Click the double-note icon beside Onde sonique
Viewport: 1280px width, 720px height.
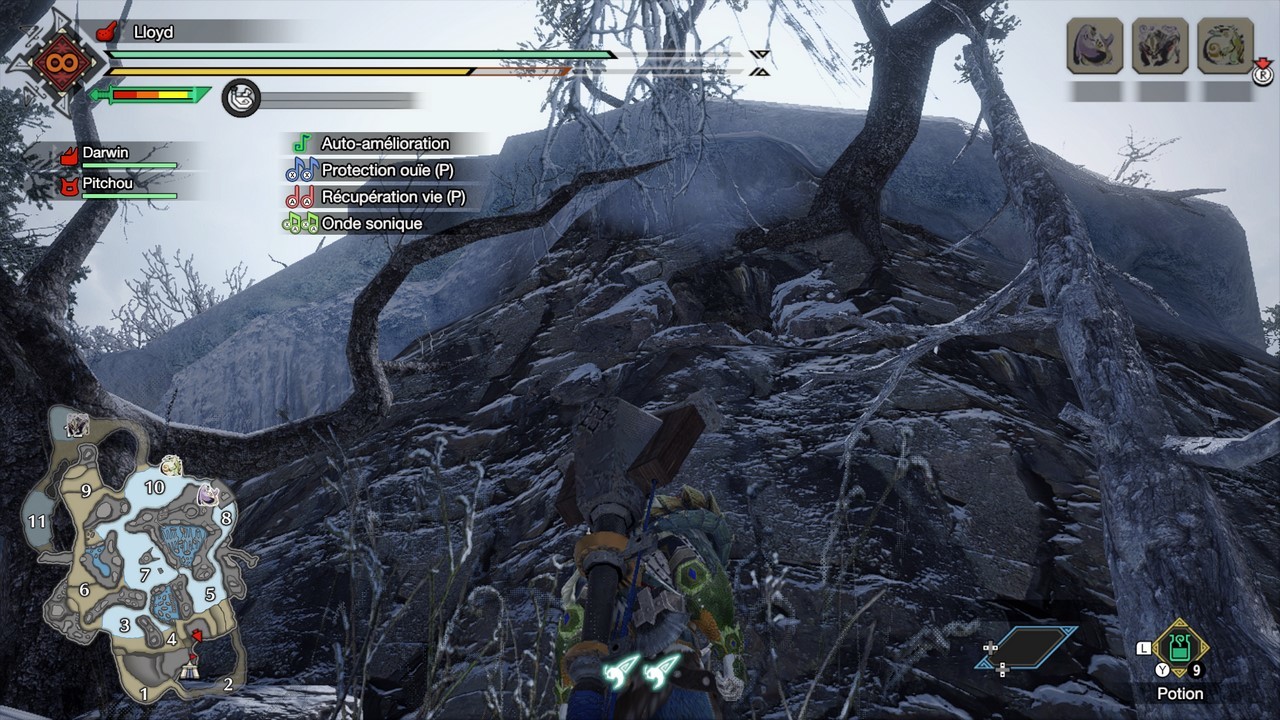click(x=301, y=223)
